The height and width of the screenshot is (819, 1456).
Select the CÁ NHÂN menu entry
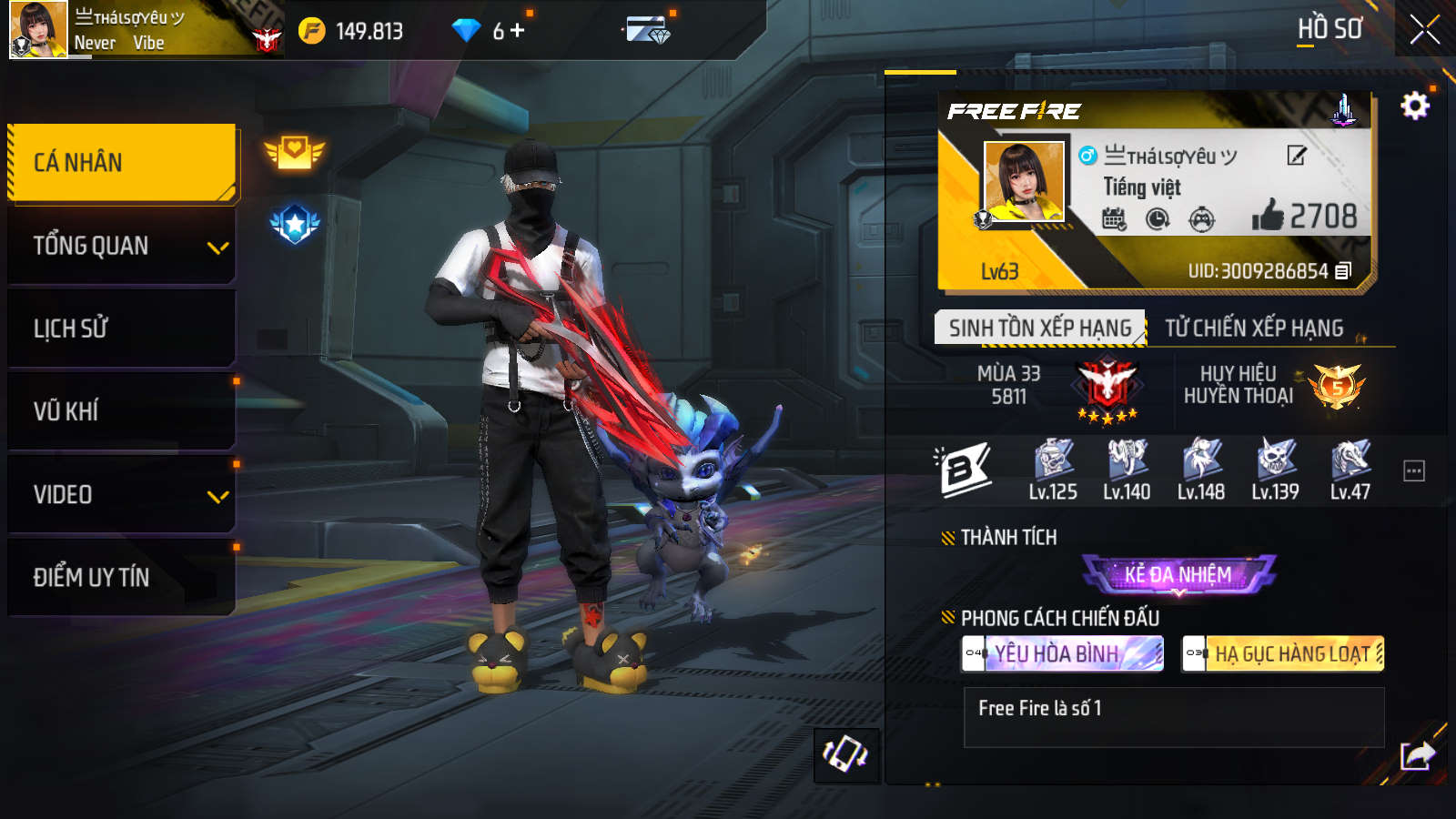tap(121, 162)
